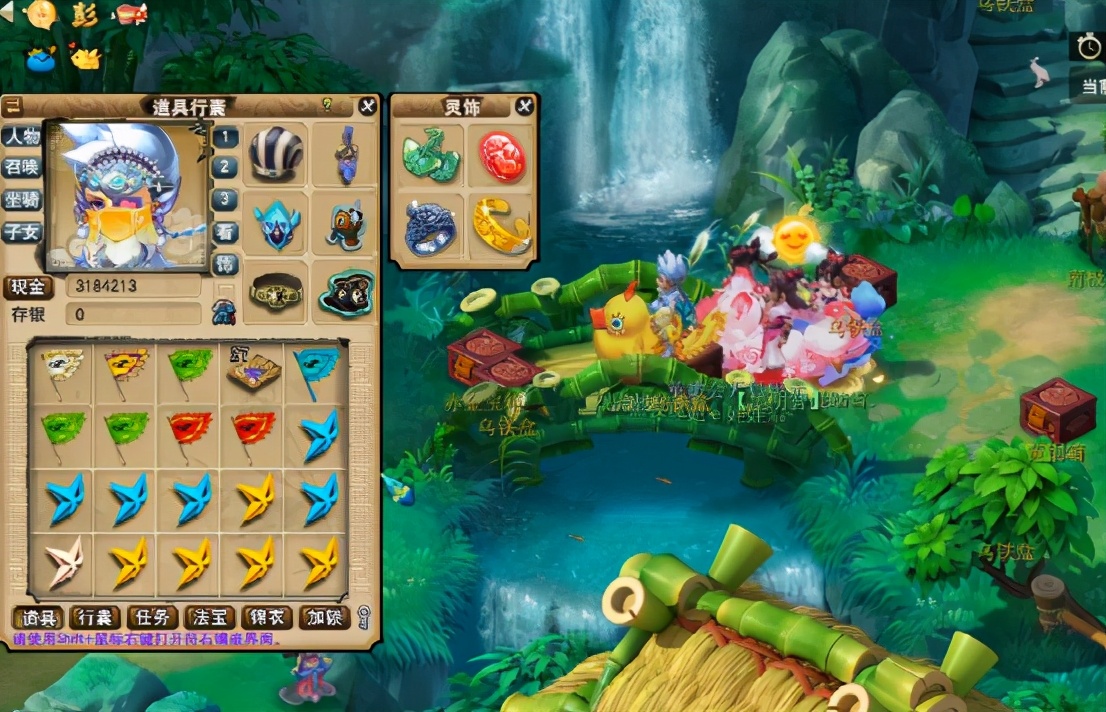Select the pale pink shuriken item
1106x712 pixels.
[64, 562]
